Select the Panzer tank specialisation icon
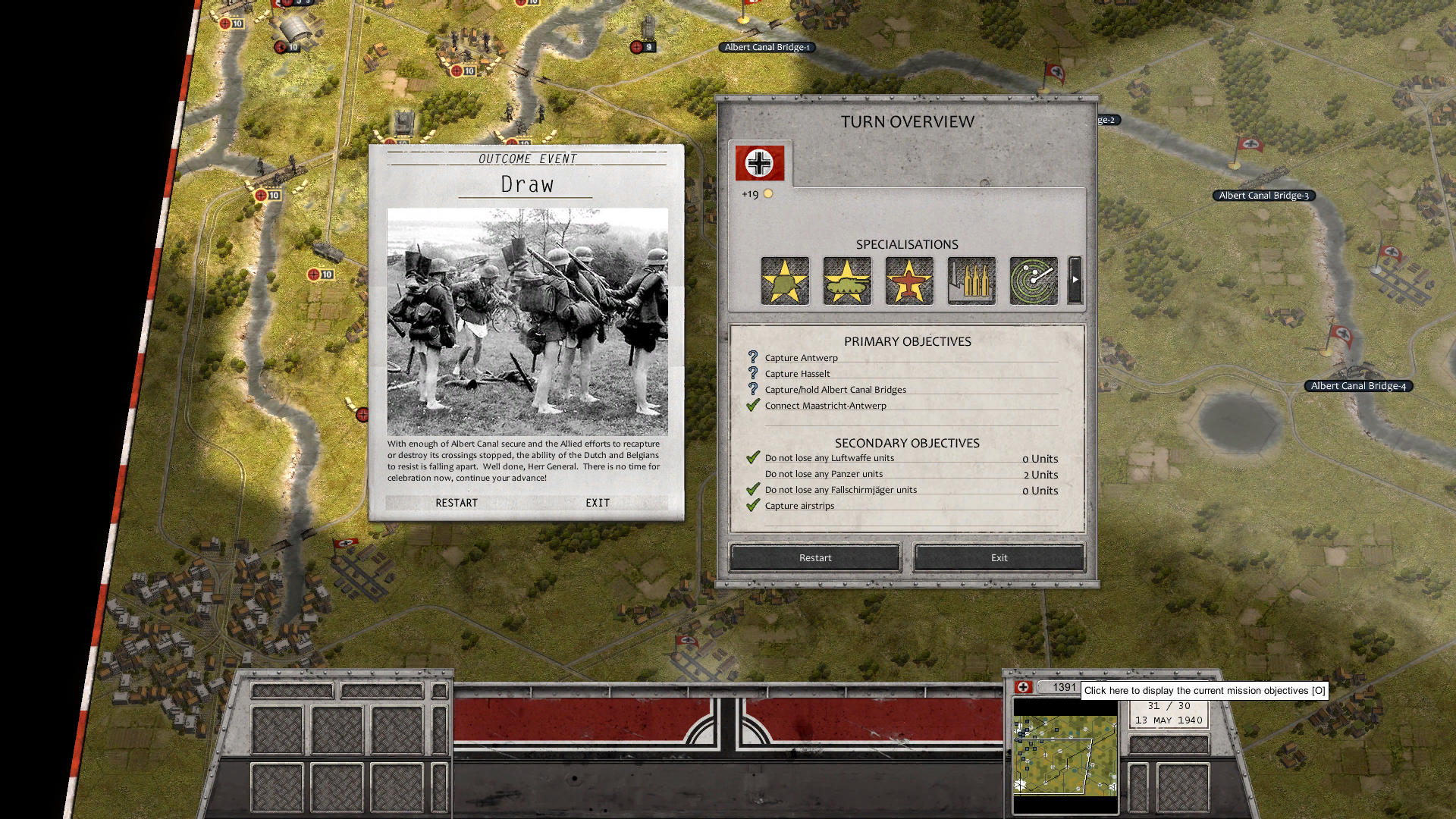The width and height of the screenshot is (1456, 819). (x=847, y=281)
